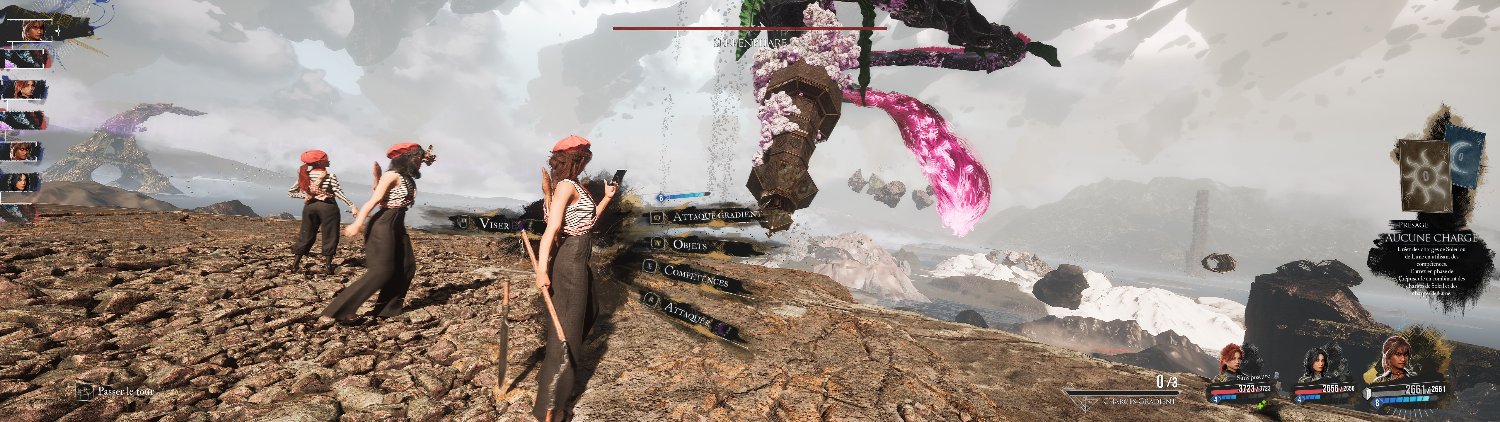Viewport: 1500px width, 422px height.
Task: Click the blue moon card
Action: pyautogui.click(x=1466, y=156)
